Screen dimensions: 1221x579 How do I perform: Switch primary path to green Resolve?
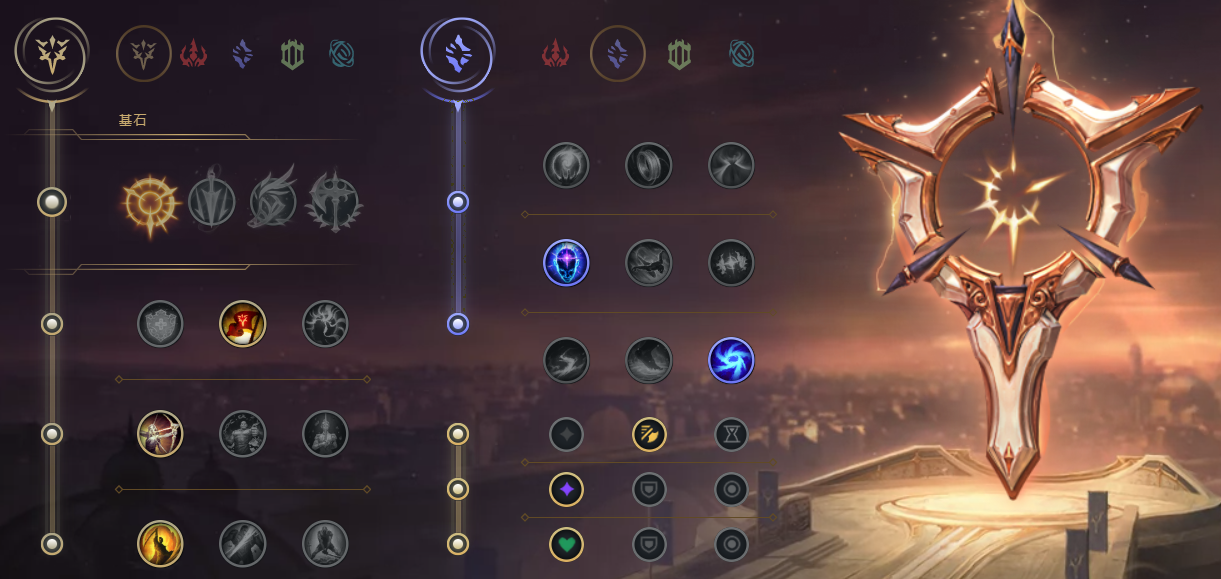pyautogui.click(x=292, y=54)
